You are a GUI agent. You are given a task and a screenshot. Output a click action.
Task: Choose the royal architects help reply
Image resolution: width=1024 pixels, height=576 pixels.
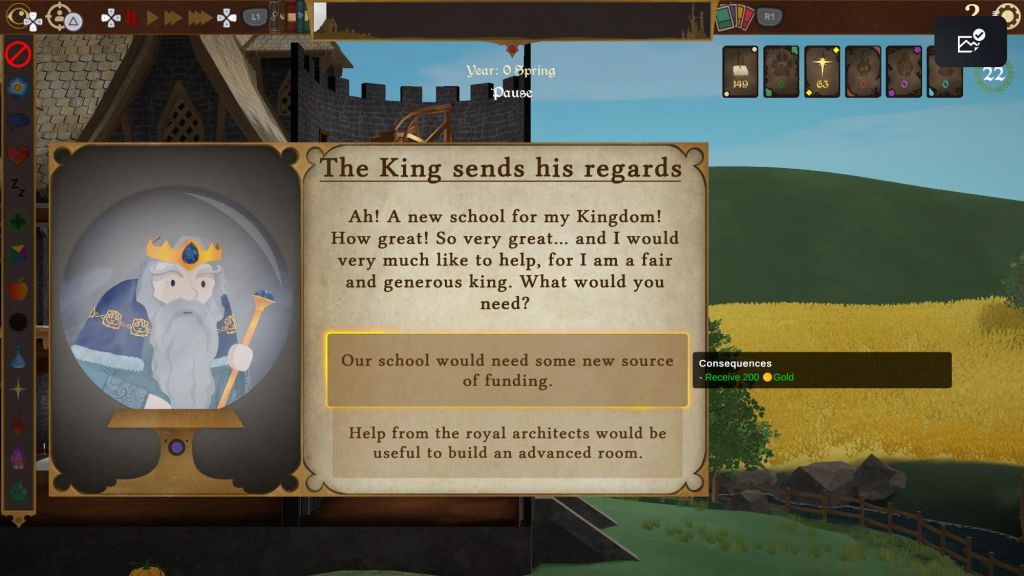point(507,443)
